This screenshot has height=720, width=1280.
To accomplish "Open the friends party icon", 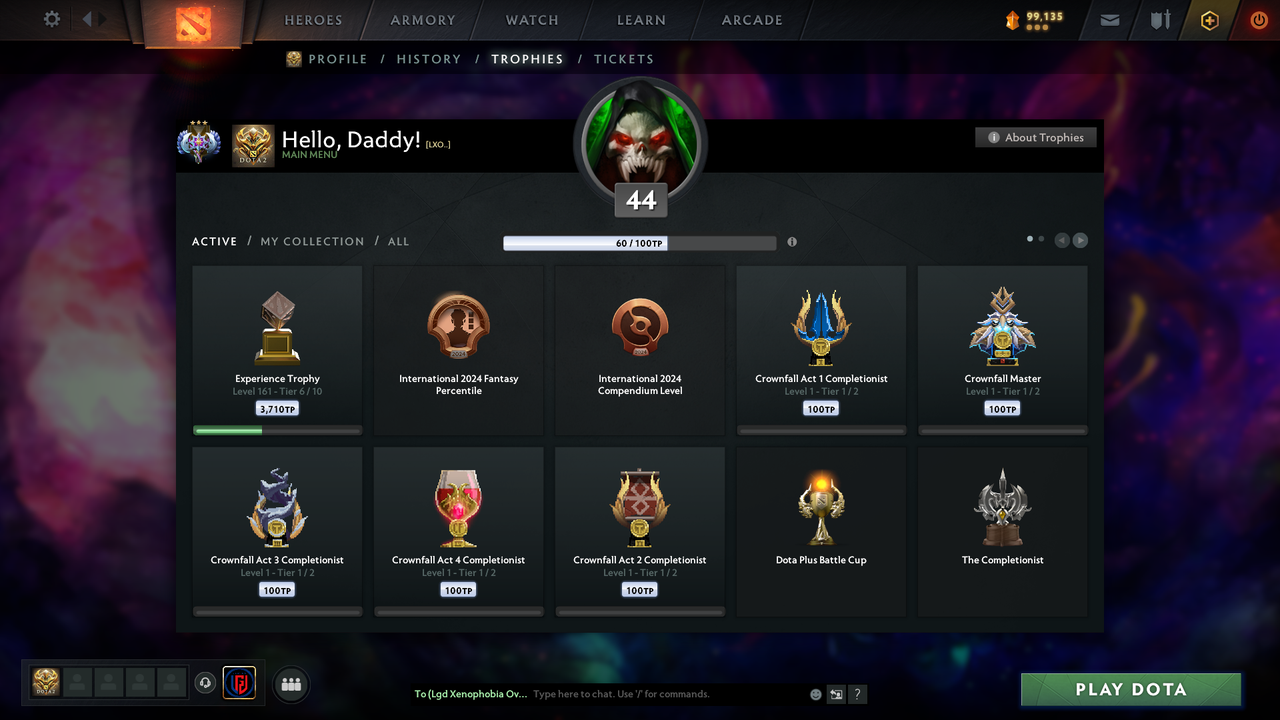I will tap(290, 684).
